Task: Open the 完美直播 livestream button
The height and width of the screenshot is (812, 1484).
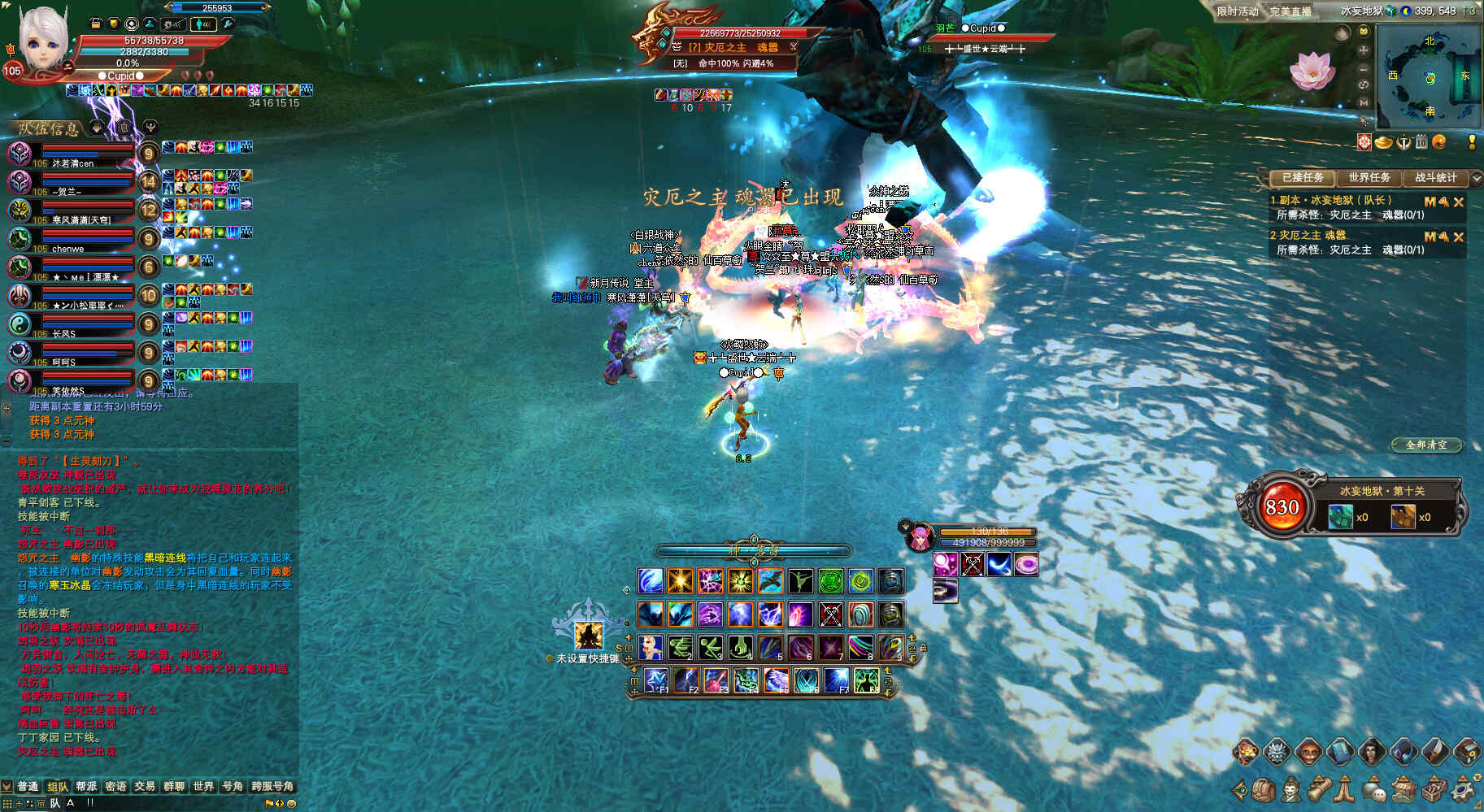Action: [x=1290, y=11]
